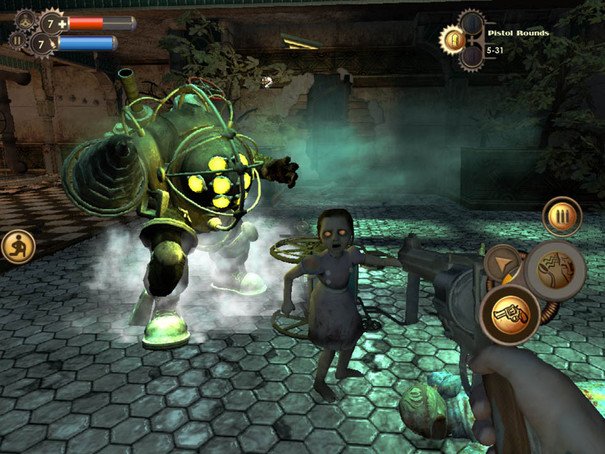Reload using the three-bullets button
This screenshot has width=605, height=454.
click(x=561, y=215)
